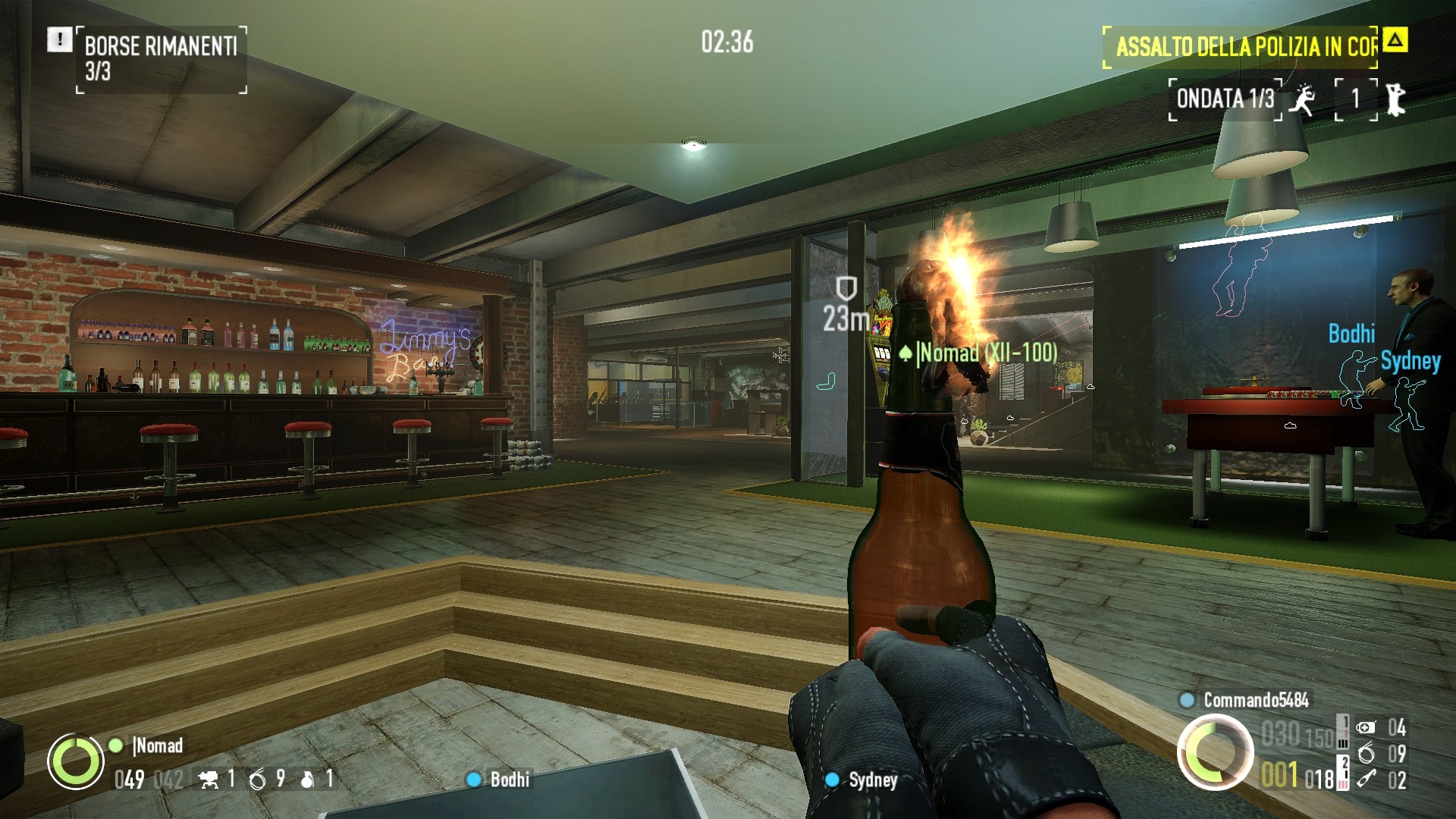Image resolution: width=1456 pixels, height=819 pixels.
Task: Click the yellow warning triangle icon
Action: (1395, 39)
